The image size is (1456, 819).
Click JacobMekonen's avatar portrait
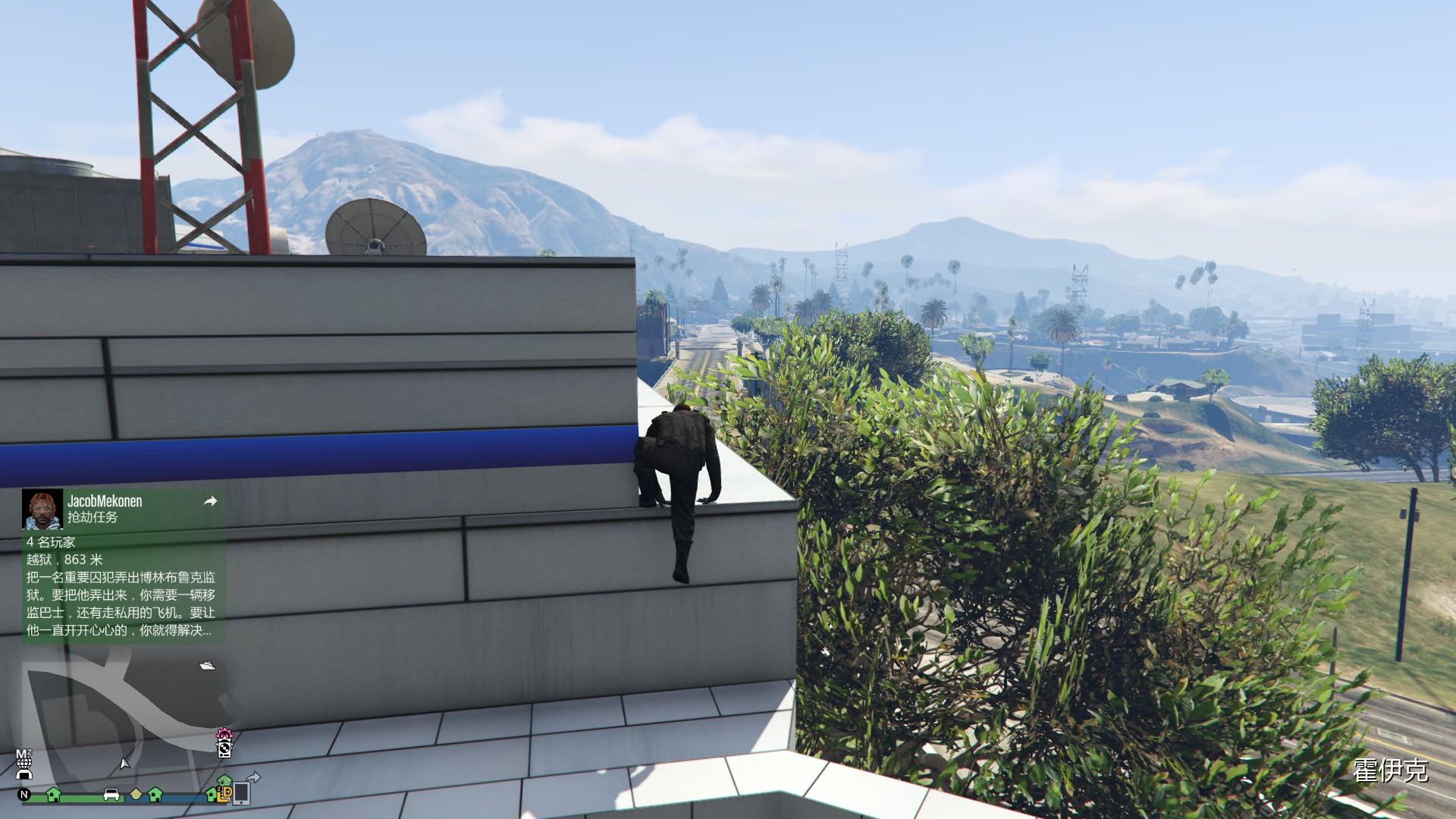(x=42, y=510)
